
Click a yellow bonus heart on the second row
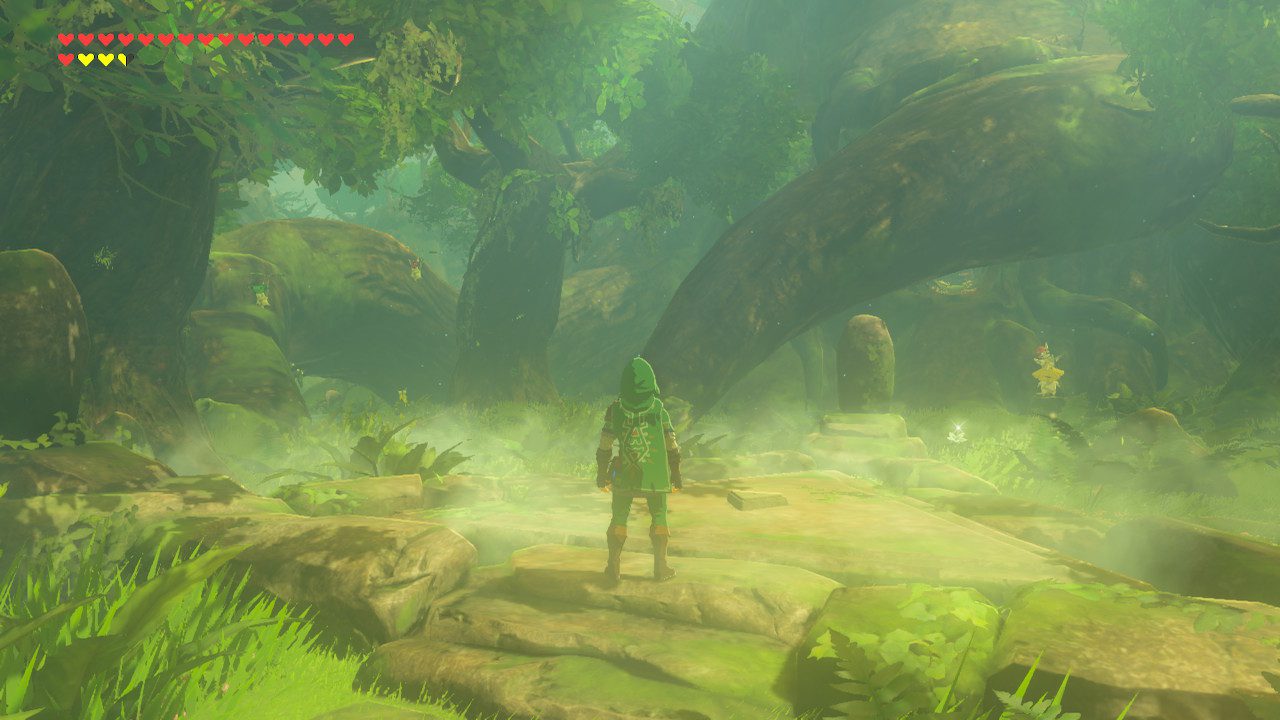87,58
